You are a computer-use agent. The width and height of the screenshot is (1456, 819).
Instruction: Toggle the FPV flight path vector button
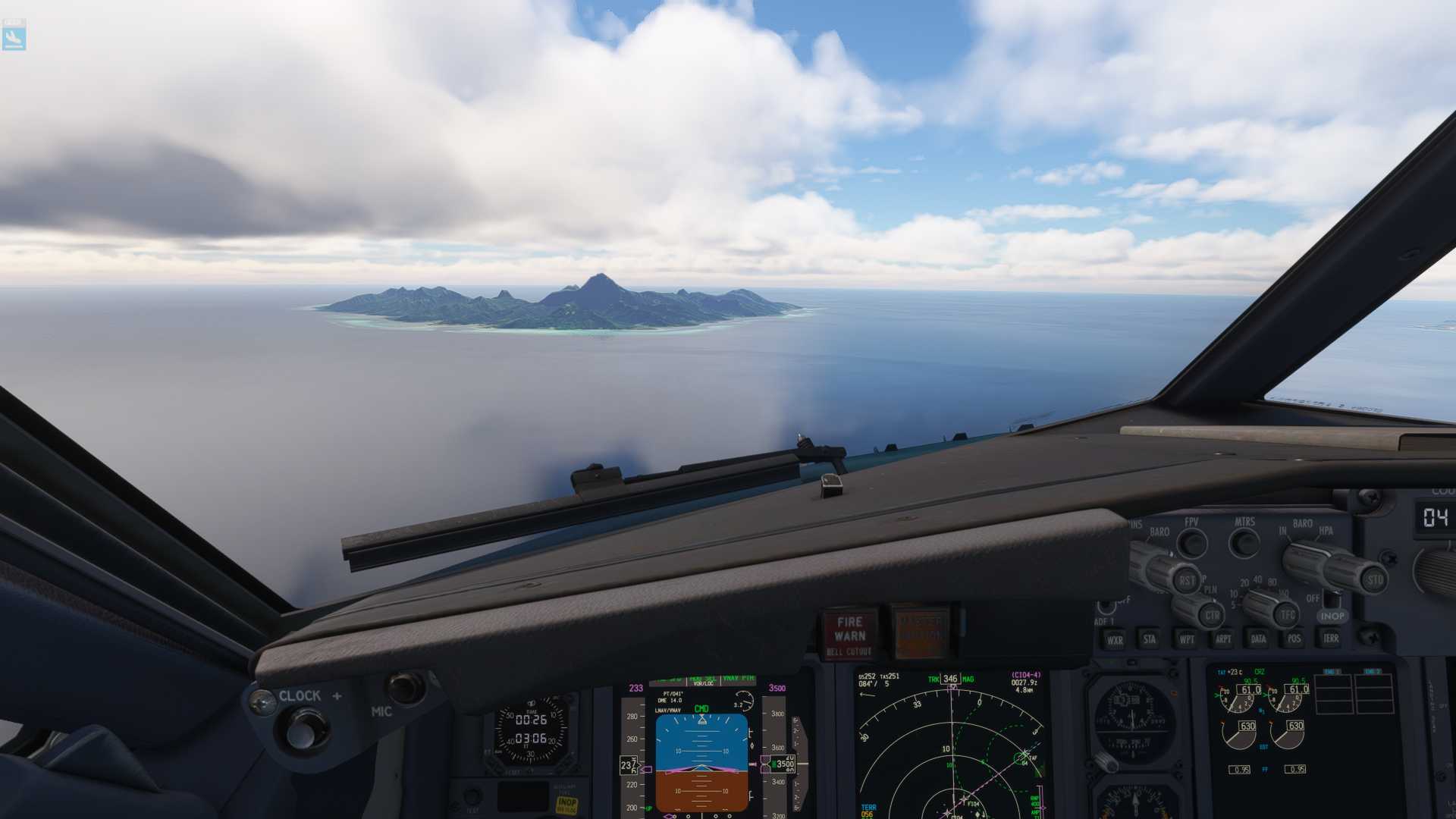point(1191,542)
